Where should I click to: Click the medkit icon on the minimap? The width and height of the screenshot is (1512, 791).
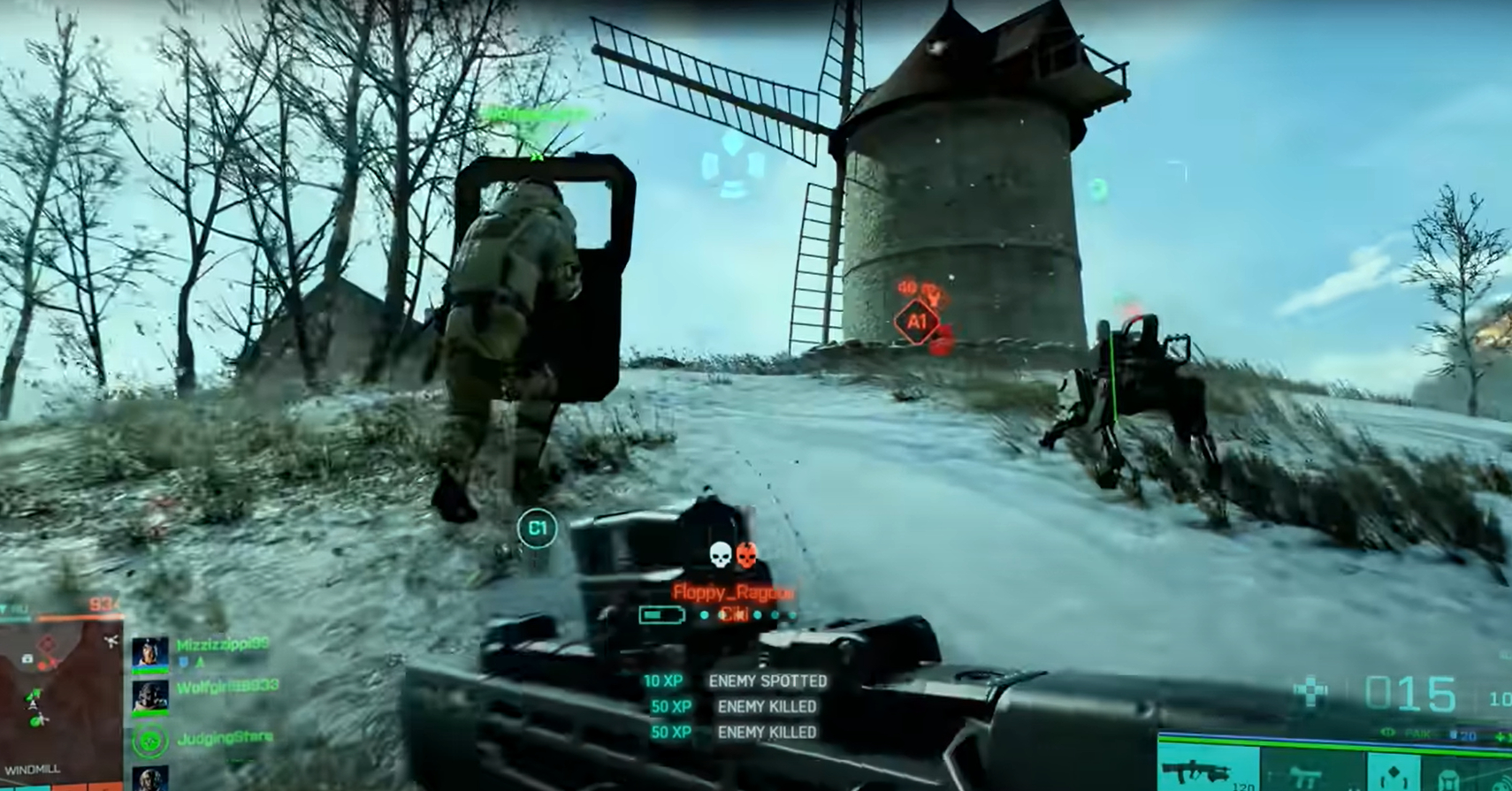pos(27,658)
